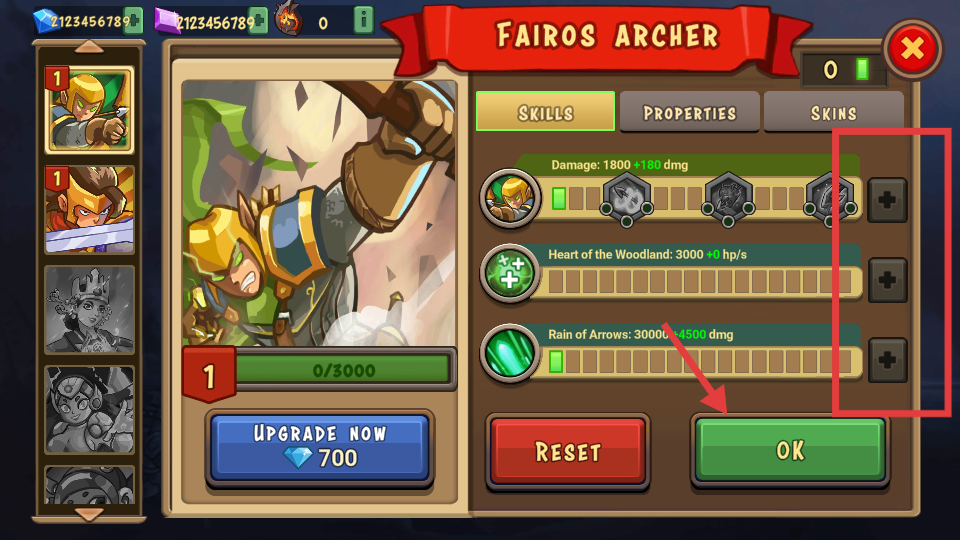Choose the brown-haired swordsman hero portrait

[89, 209]
